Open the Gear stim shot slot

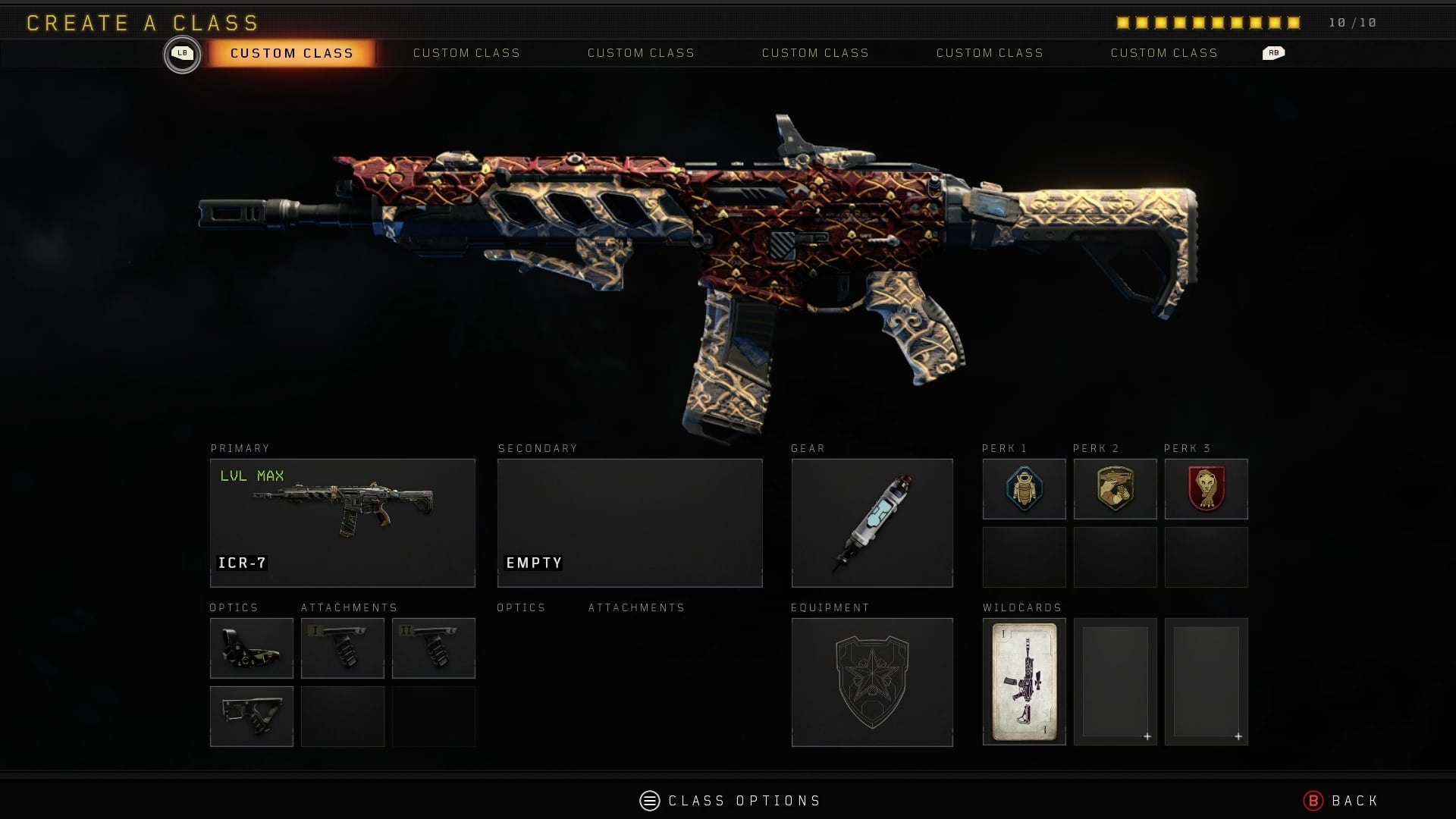tap(872, 522)
